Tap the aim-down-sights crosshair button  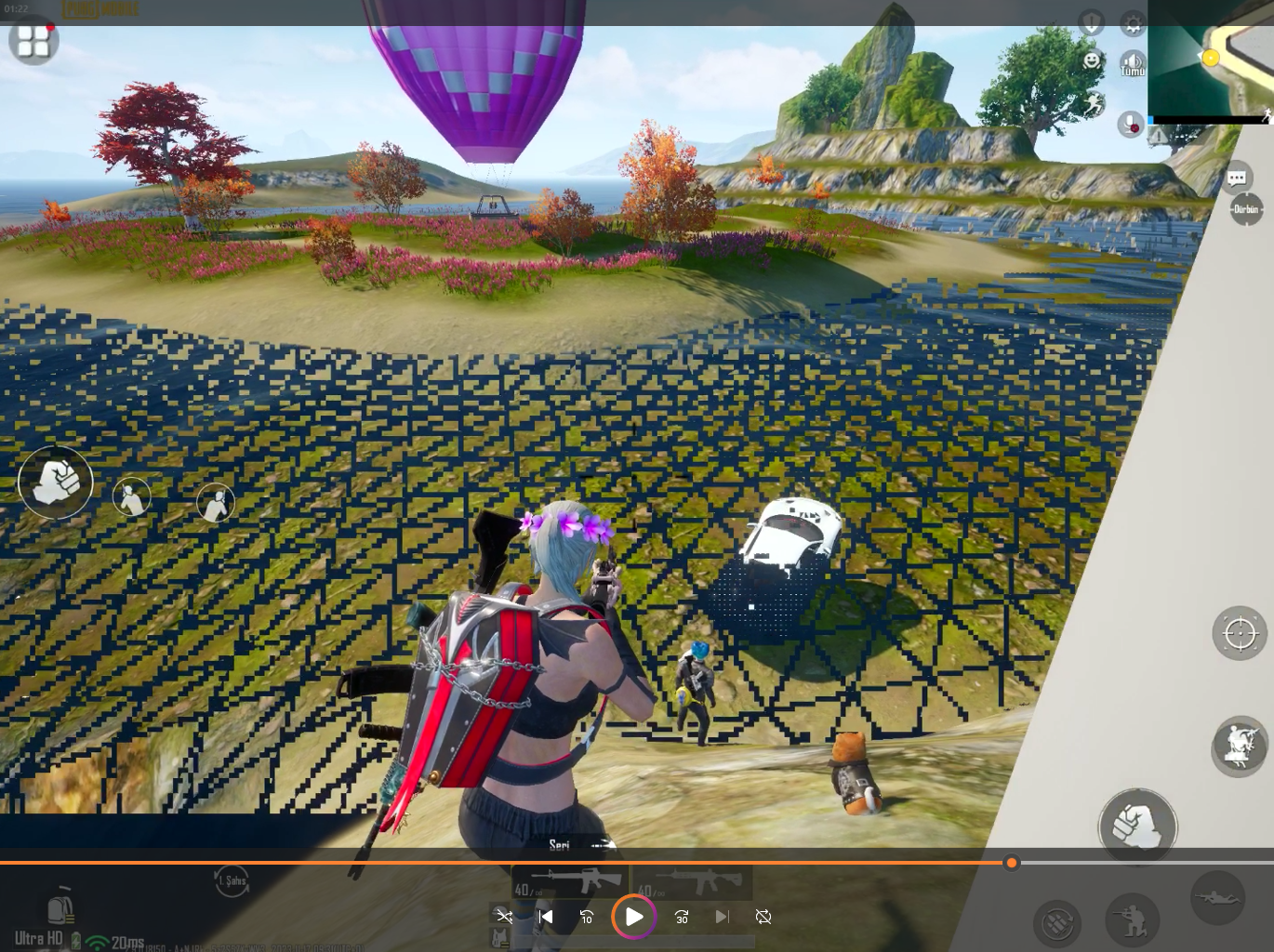tap(1240, 634)
